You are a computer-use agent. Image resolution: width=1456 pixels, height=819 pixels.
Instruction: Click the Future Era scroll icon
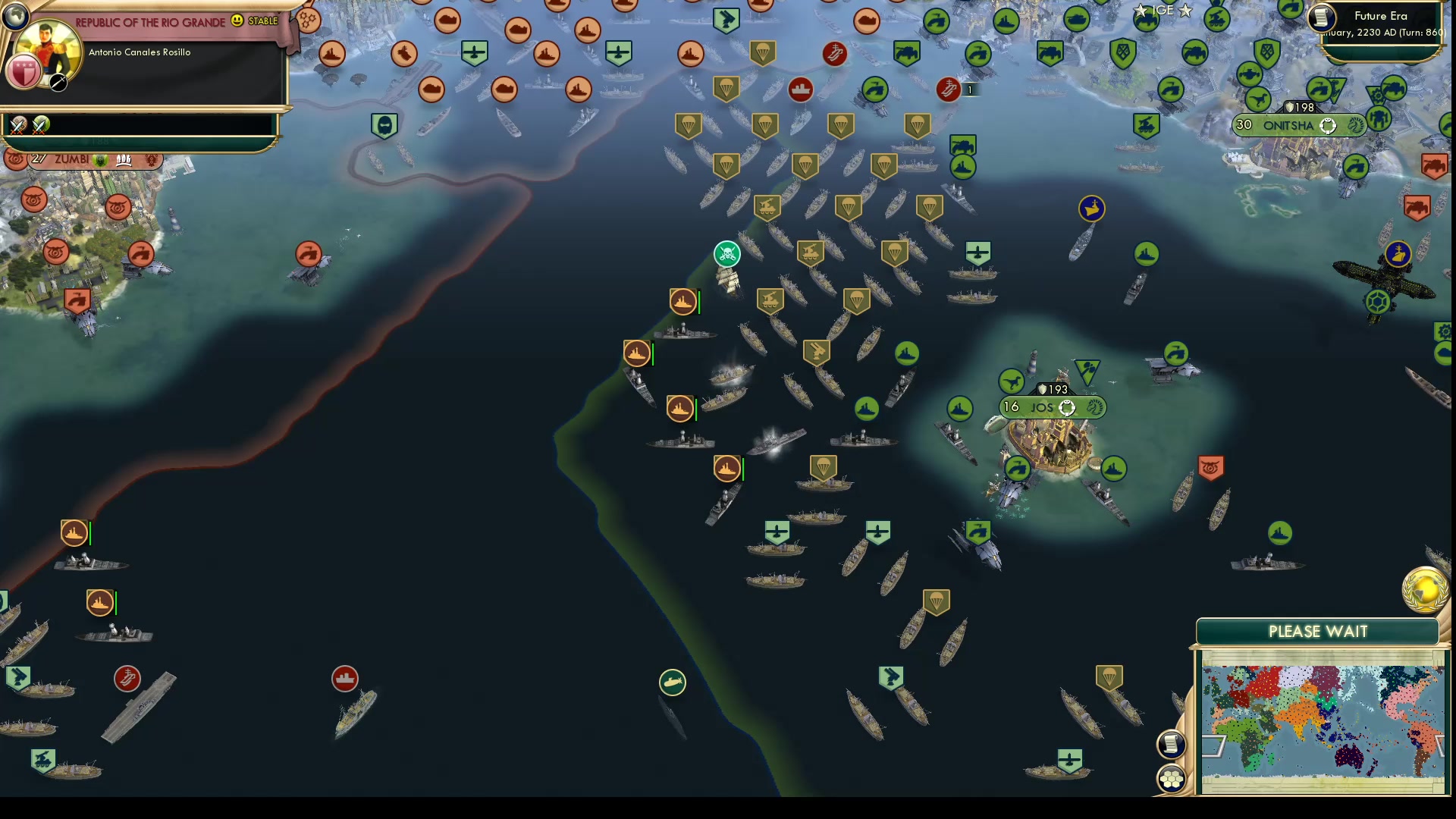point(1320,19)
